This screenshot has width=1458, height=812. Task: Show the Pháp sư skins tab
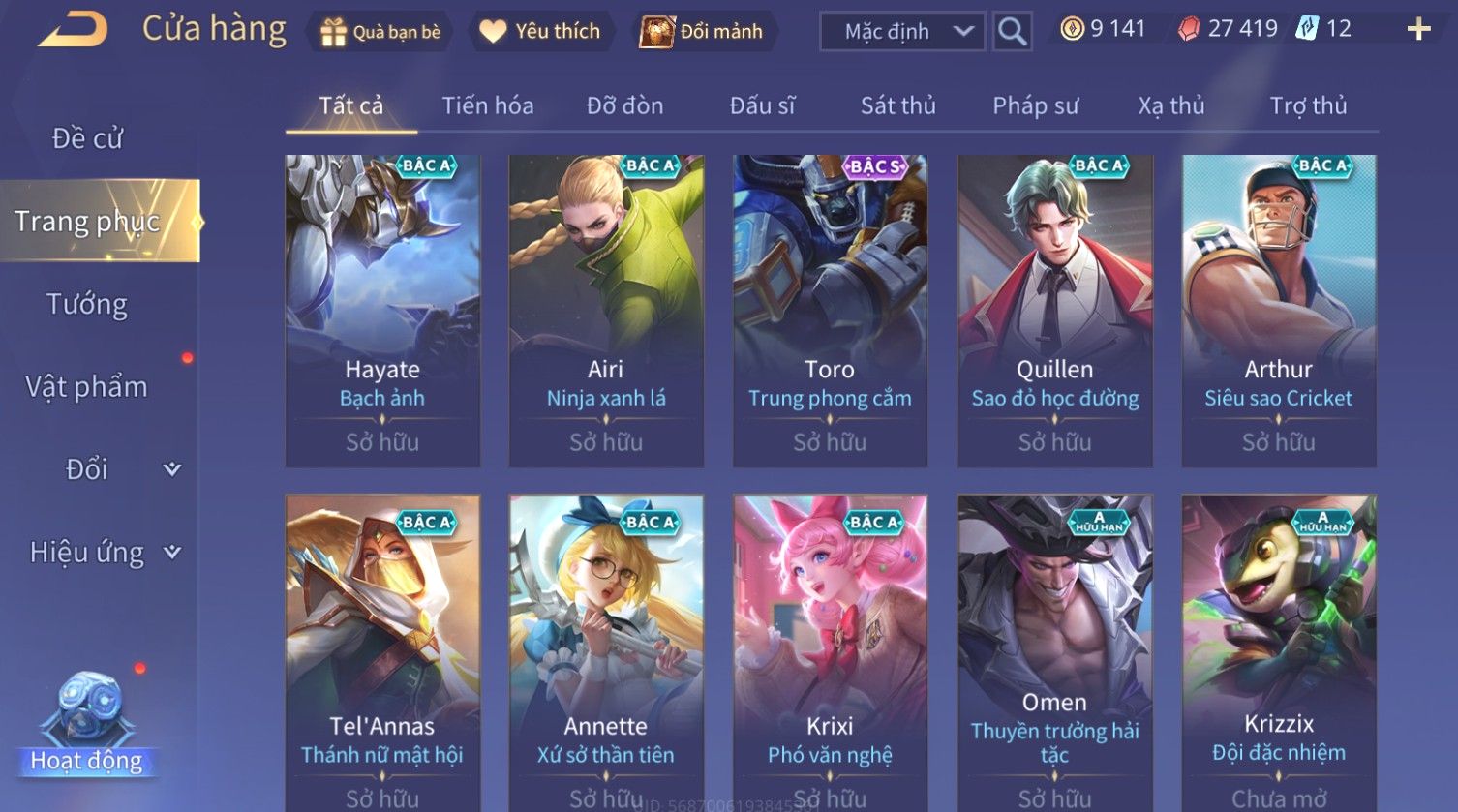tap(1035, 105)
